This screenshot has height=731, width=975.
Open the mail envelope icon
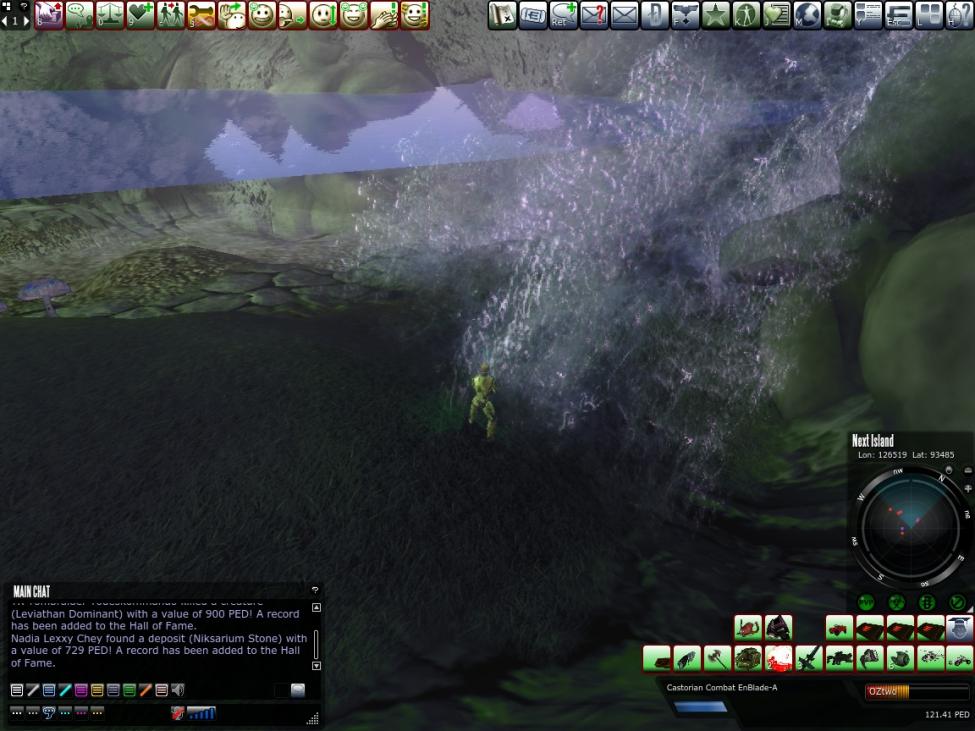pyautogui.click(x=624, y=15)
